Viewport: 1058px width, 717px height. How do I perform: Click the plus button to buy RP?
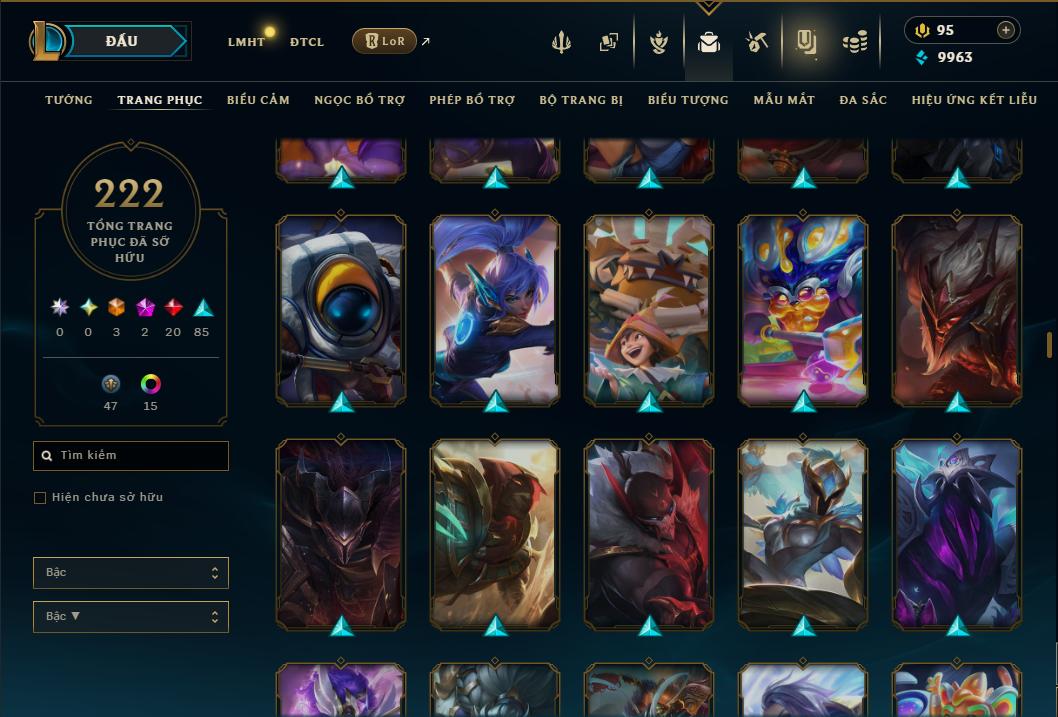pyautogui.click(x=1006, y=30)
